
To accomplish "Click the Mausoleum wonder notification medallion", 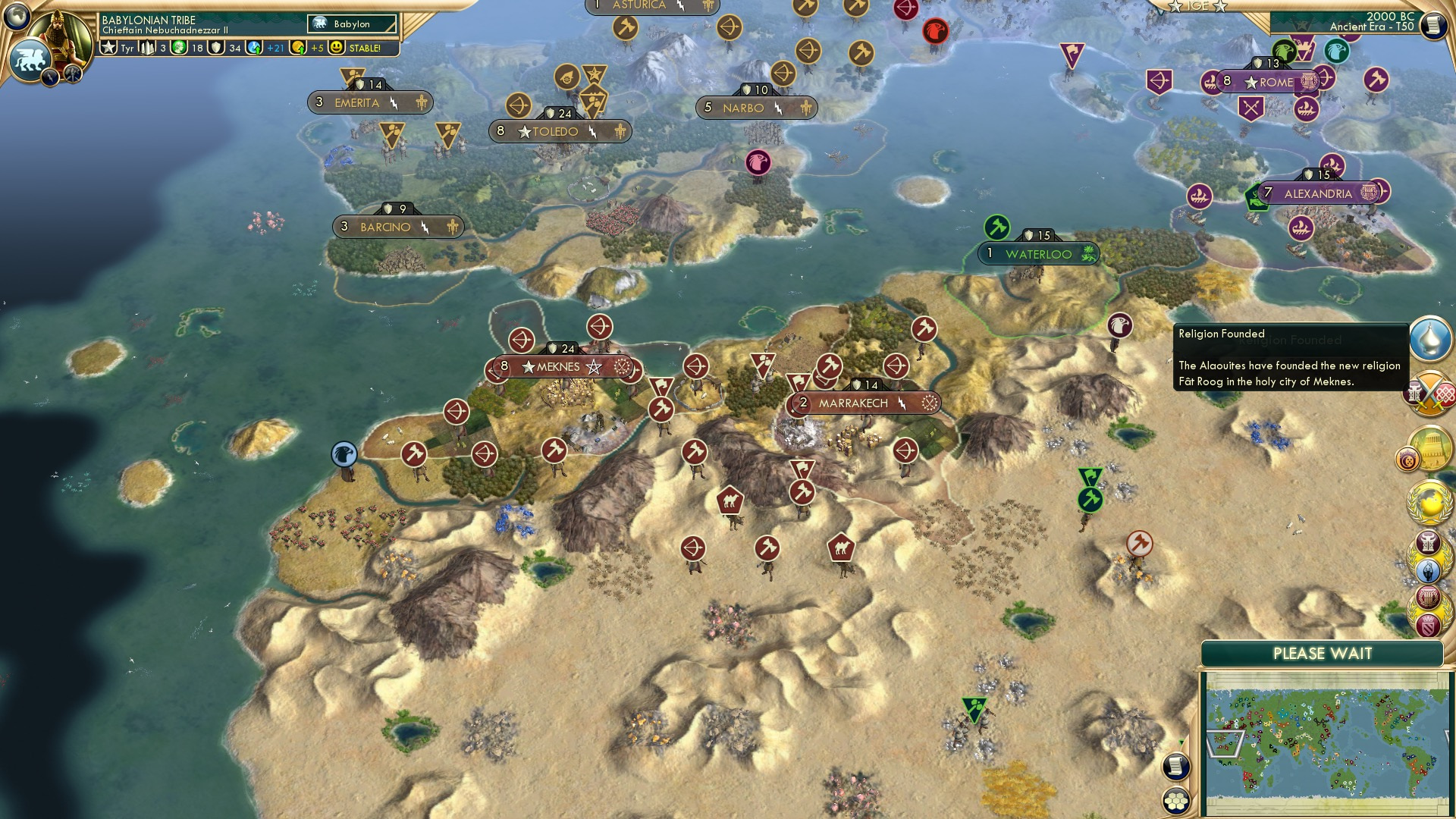I will [1429, 446].
